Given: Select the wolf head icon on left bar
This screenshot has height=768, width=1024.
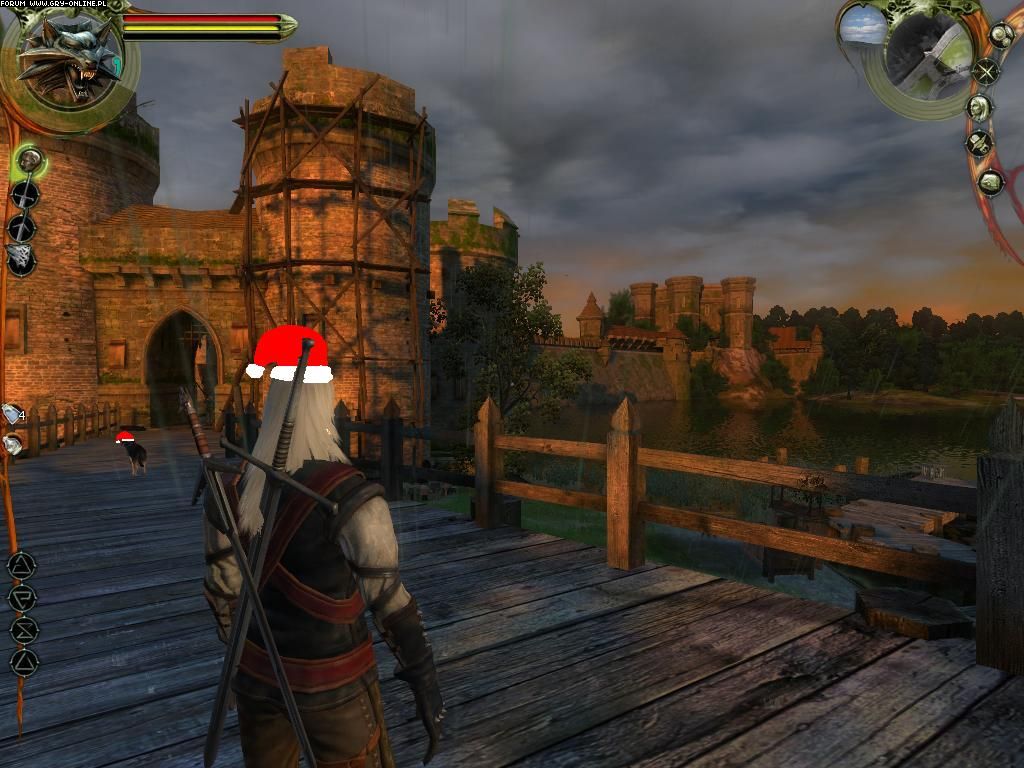Looking at the screenshot, I should [20, 260].
